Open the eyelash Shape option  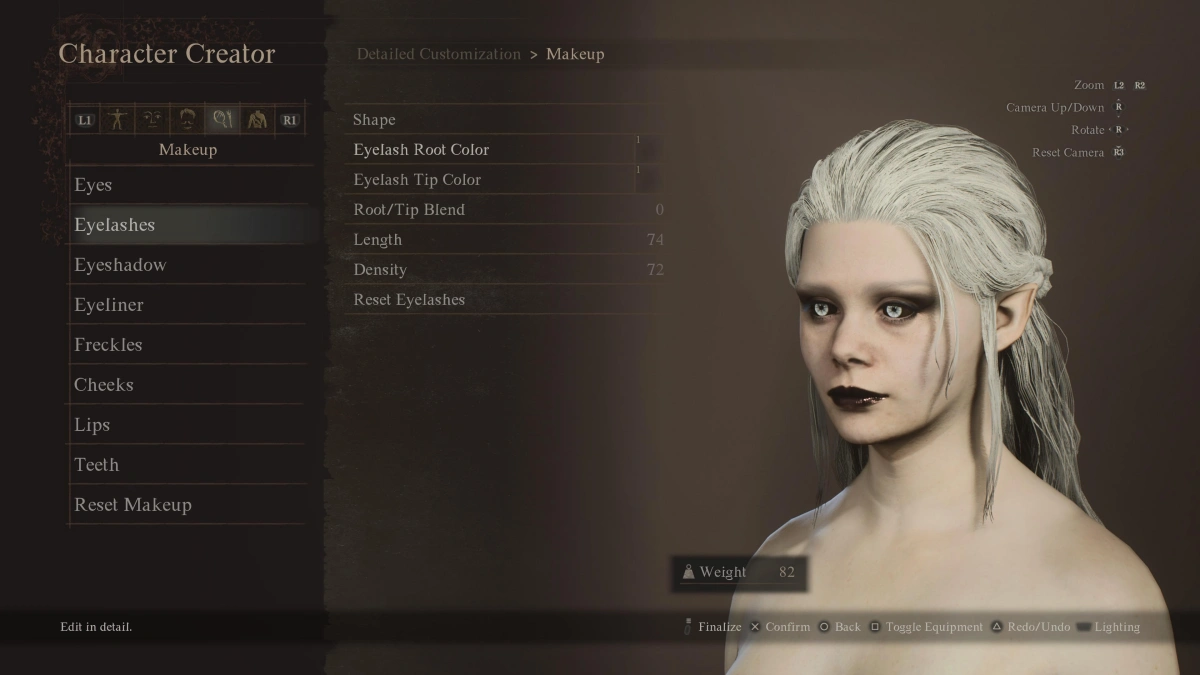[x=374, y=120]
